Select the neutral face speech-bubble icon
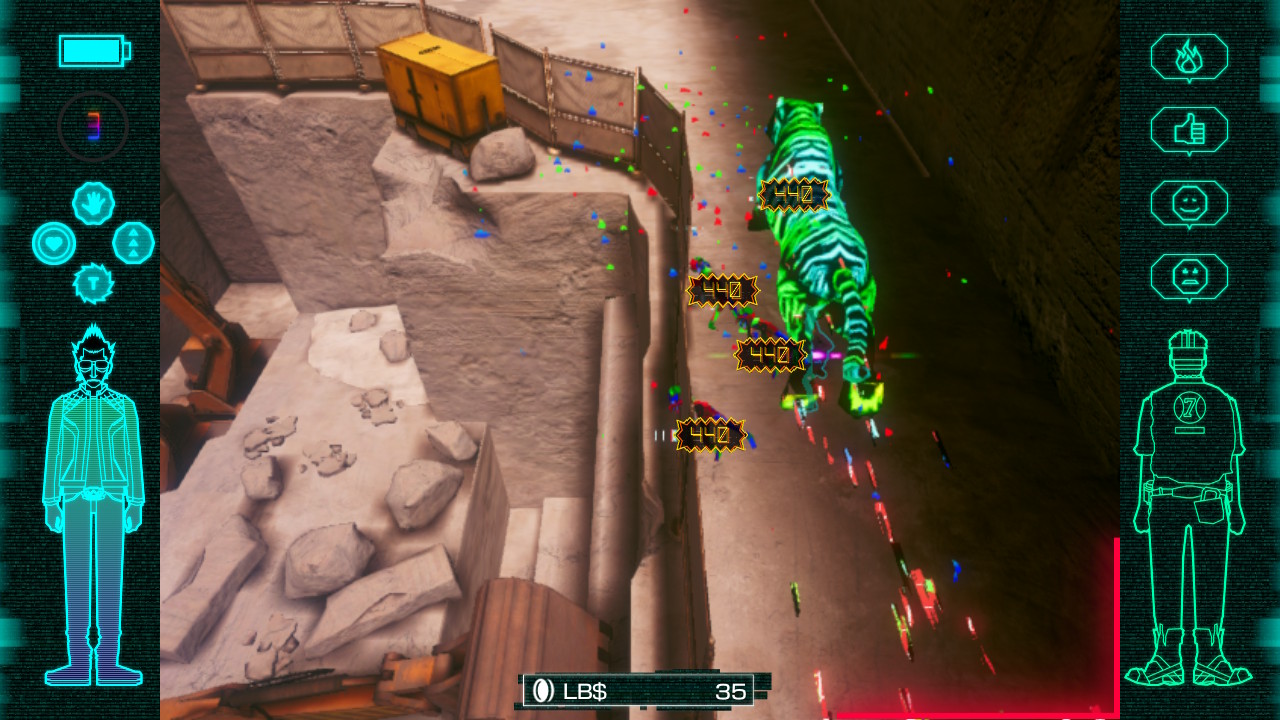The image size is (1280, 720). click(1189, 277)
